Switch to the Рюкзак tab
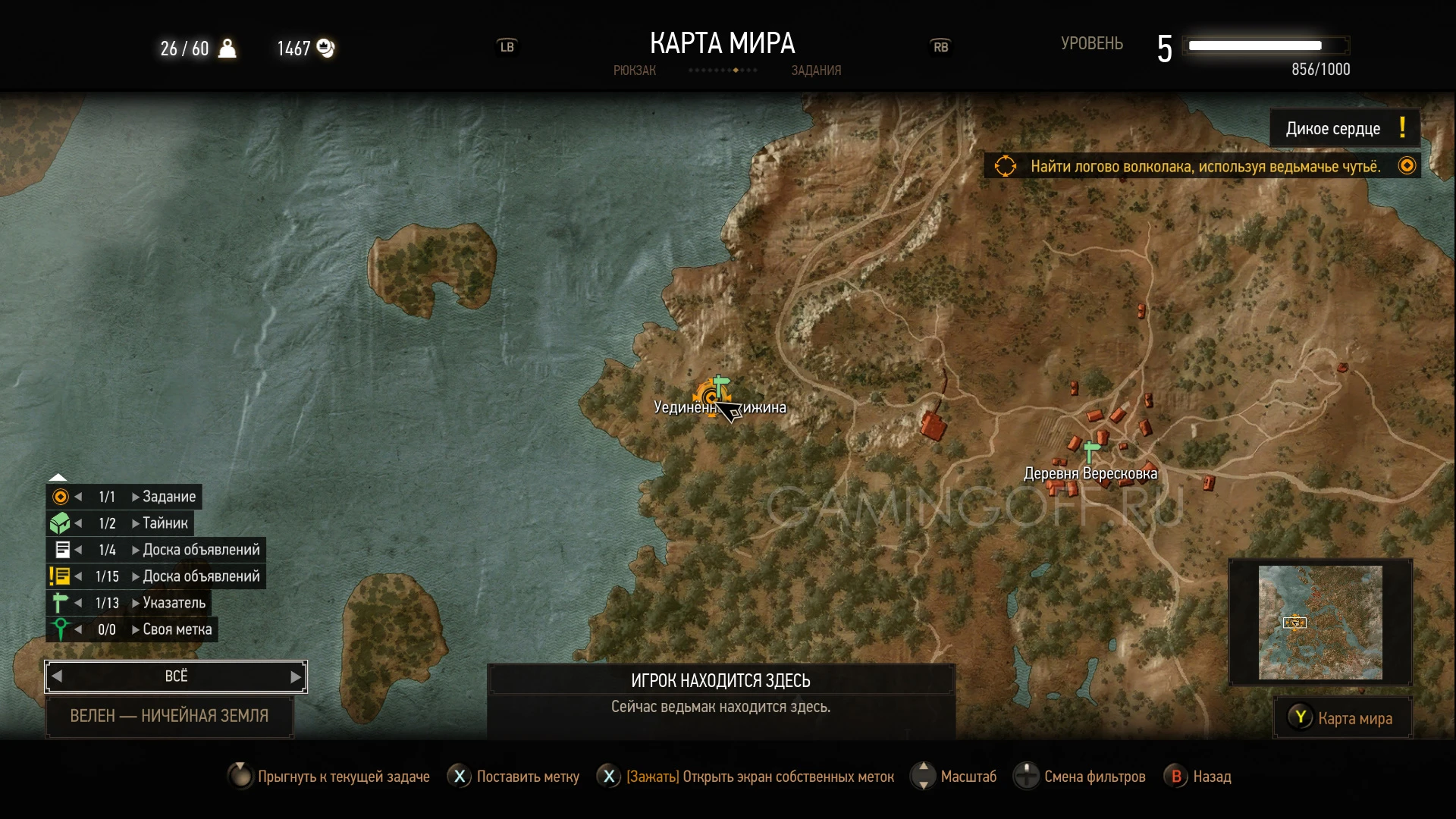Image resolution: width=1456 pixels, height=819 pixels. [634, 71]
